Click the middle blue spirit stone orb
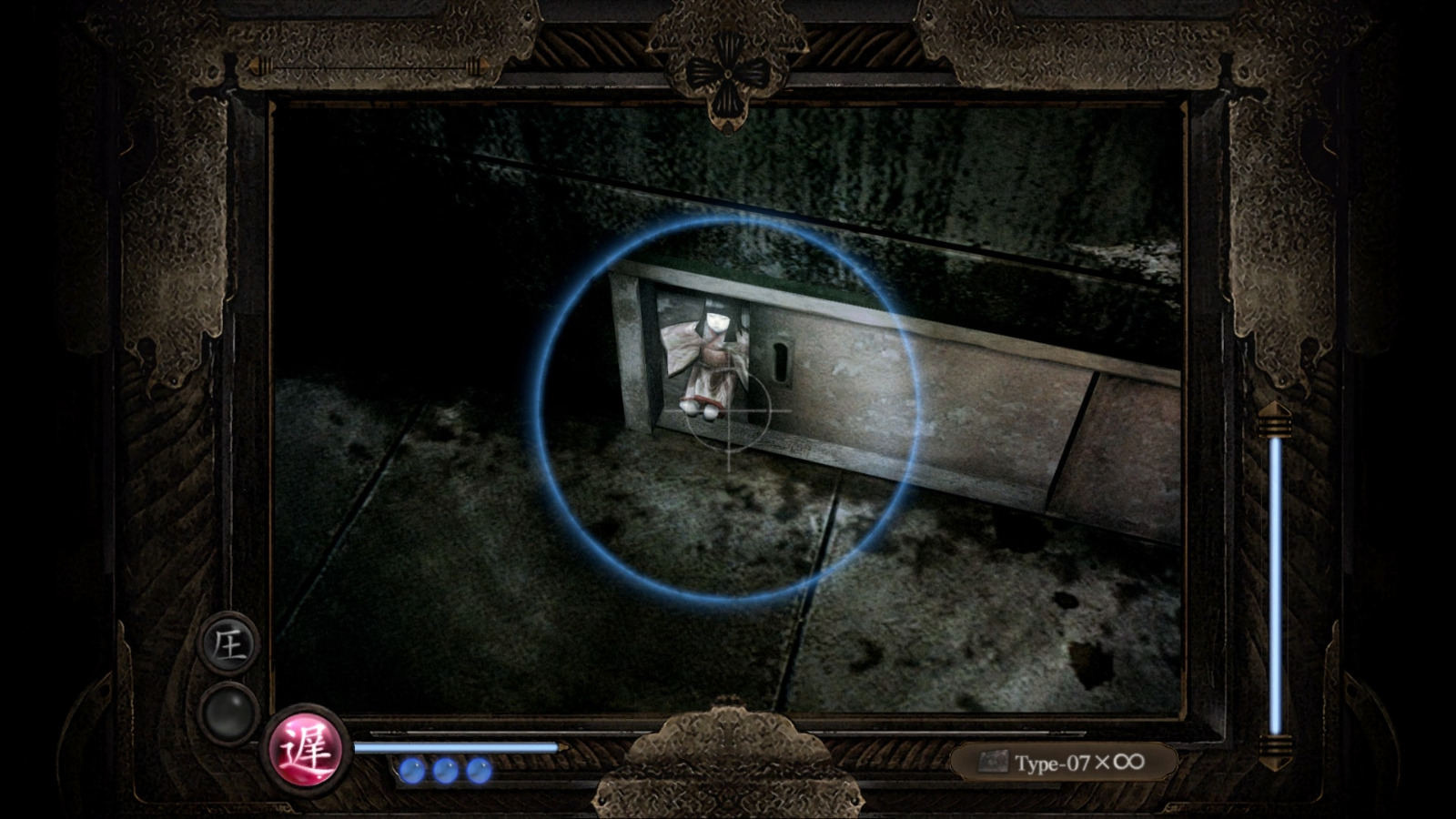This screenshot has height=819, width=1456. click(445, 773)
